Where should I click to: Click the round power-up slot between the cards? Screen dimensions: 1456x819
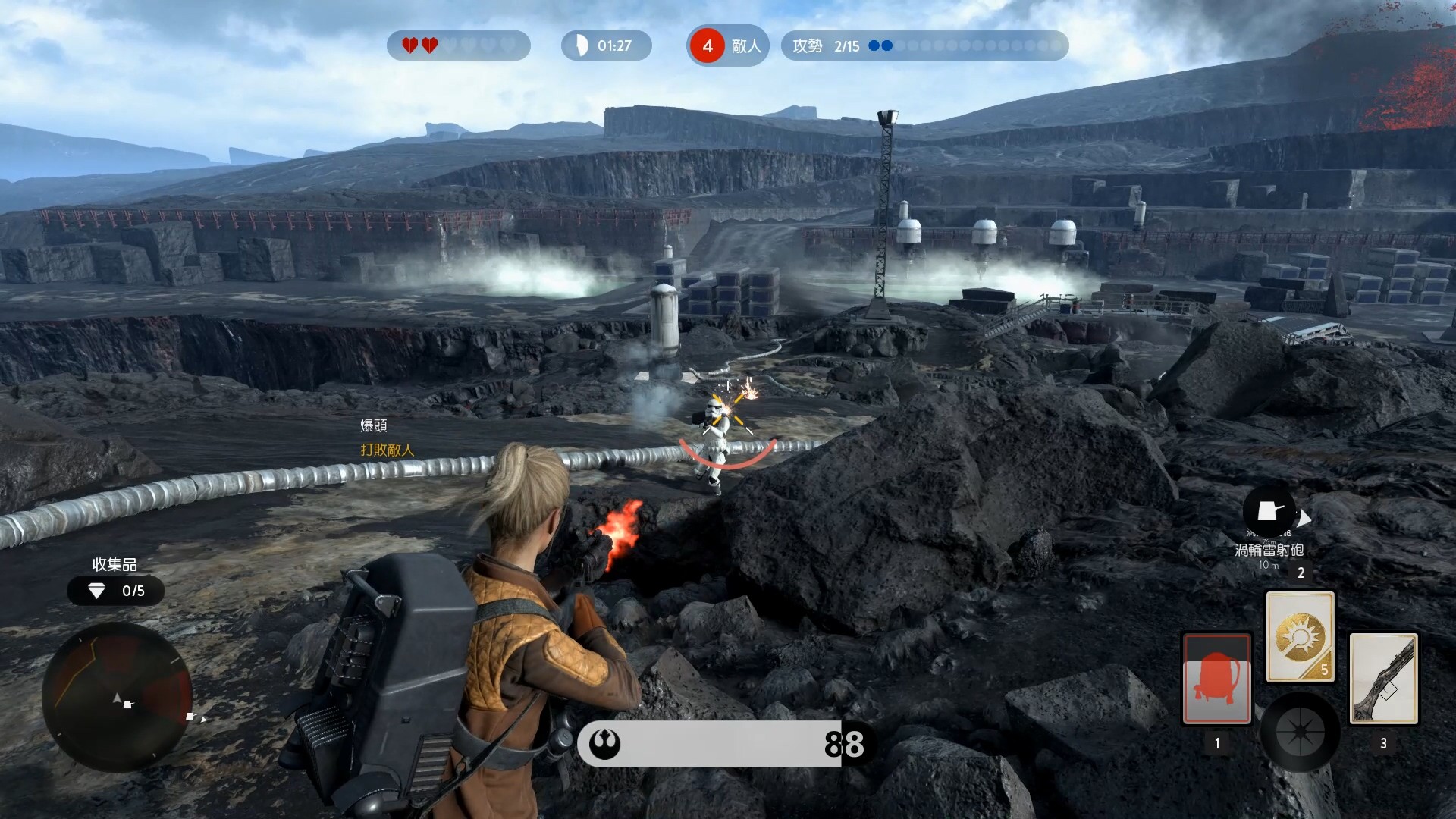coord(1300,733)
